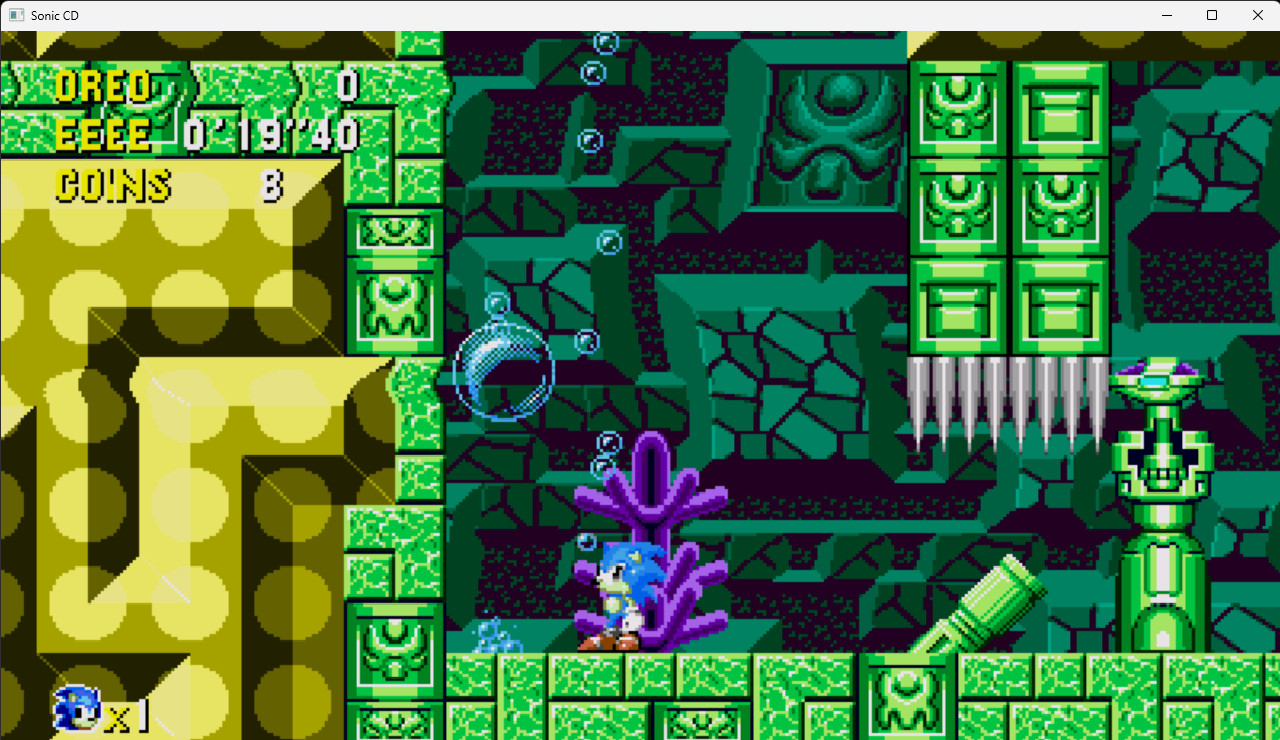Click the small bubble trail rising above Sonic

(604, 455)
